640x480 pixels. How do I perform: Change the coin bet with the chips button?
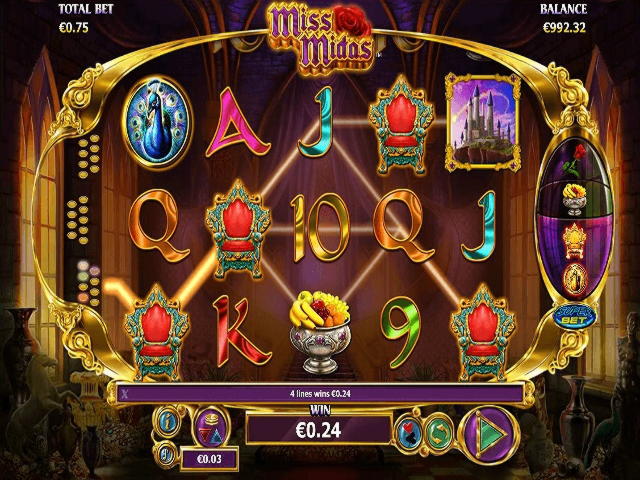point(208,427)
